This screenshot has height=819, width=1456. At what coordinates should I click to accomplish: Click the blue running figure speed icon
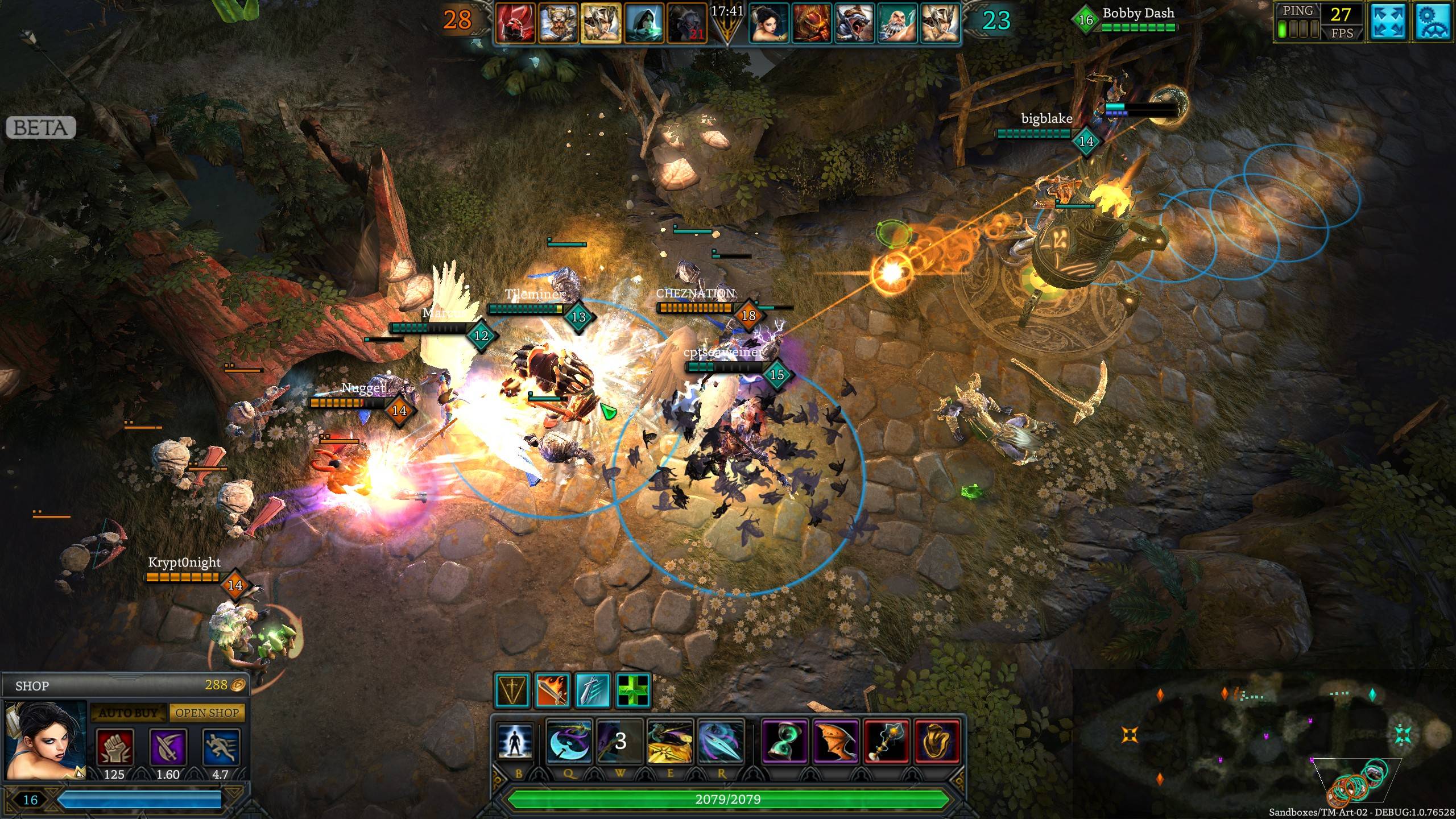point(221,746)
